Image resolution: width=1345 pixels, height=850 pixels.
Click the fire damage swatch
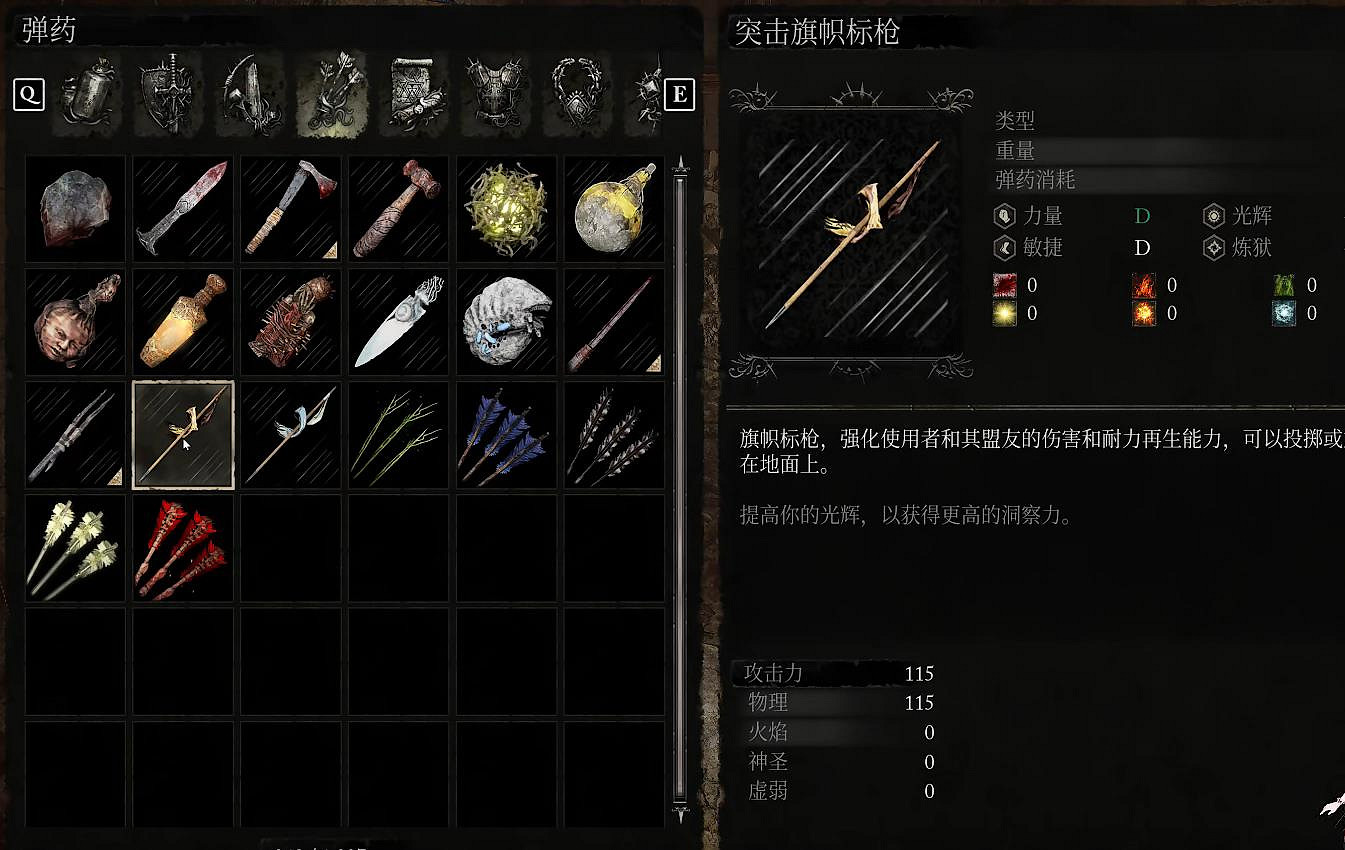[x=1144, y=285]
